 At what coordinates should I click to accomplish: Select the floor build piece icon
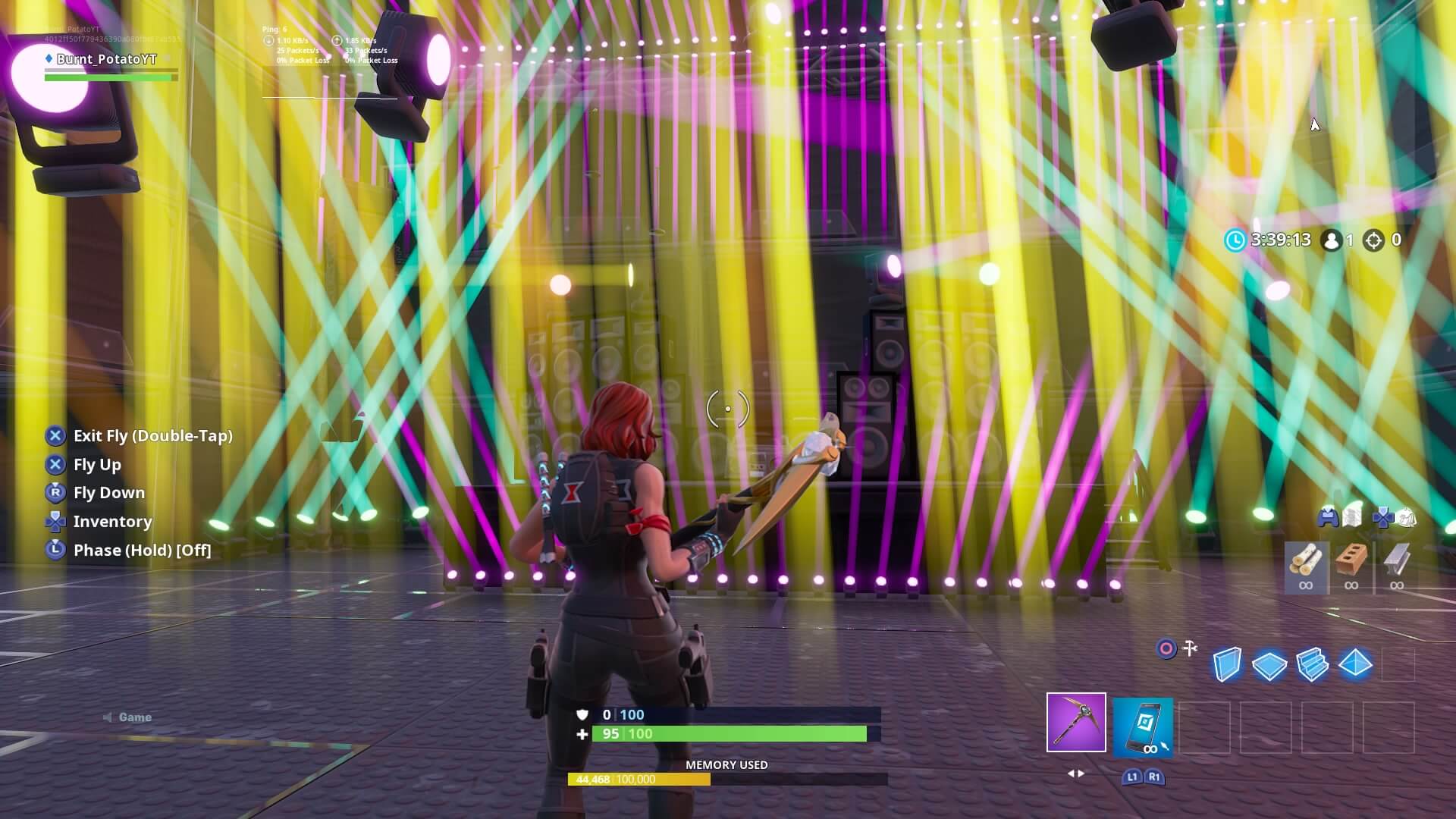[1269, 664]
